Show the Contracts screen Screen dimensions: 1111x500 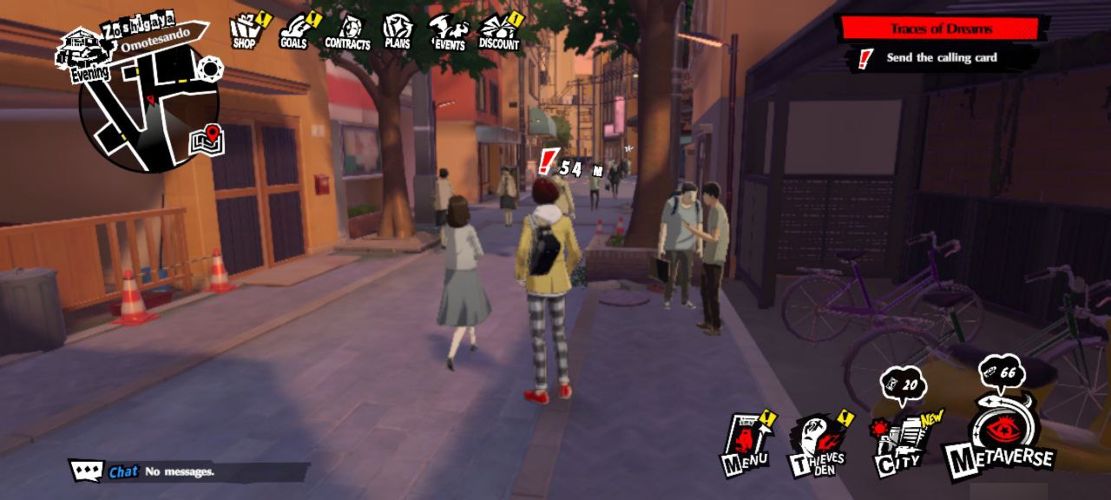tap(348, 31)
